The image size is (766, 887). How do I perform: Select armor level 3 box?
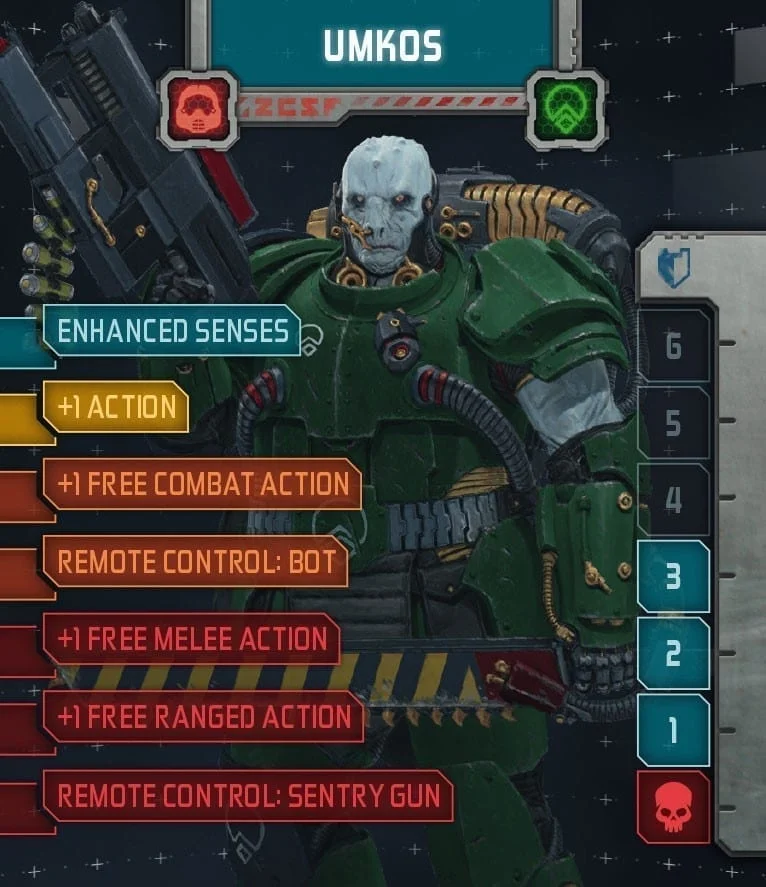pyautogui.click(x=673, y=576)
